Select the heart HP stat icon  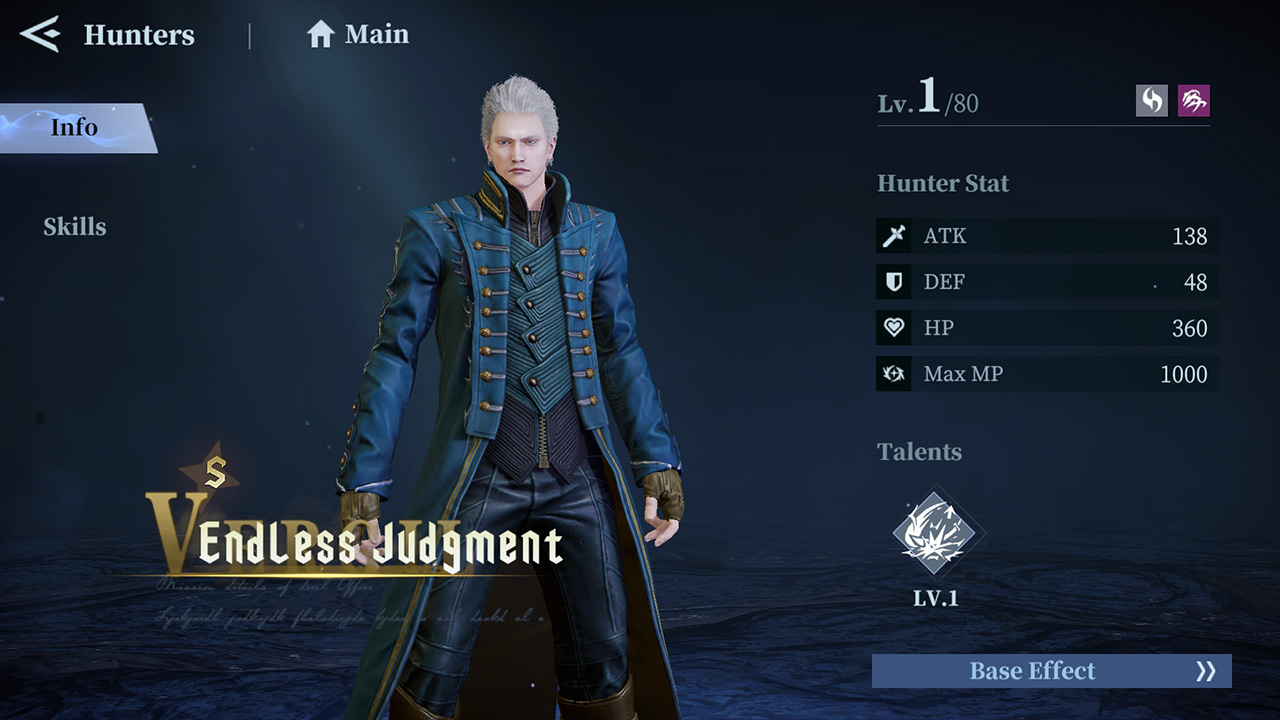[x=893, y=328]
